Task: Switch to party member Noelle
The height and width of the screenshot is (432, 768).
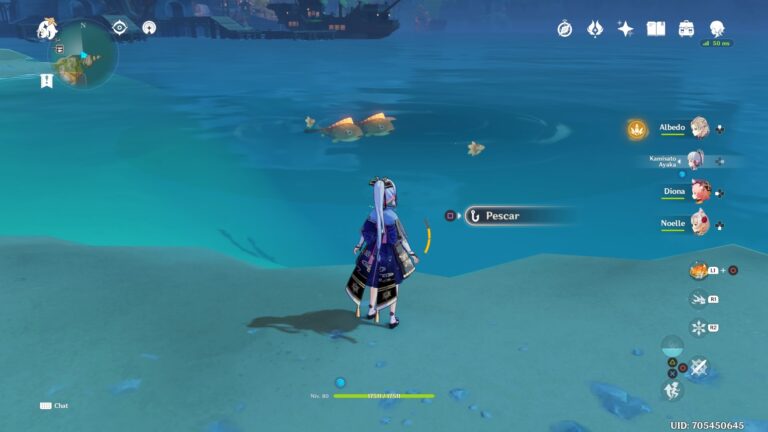Action: tap(699, 223)
